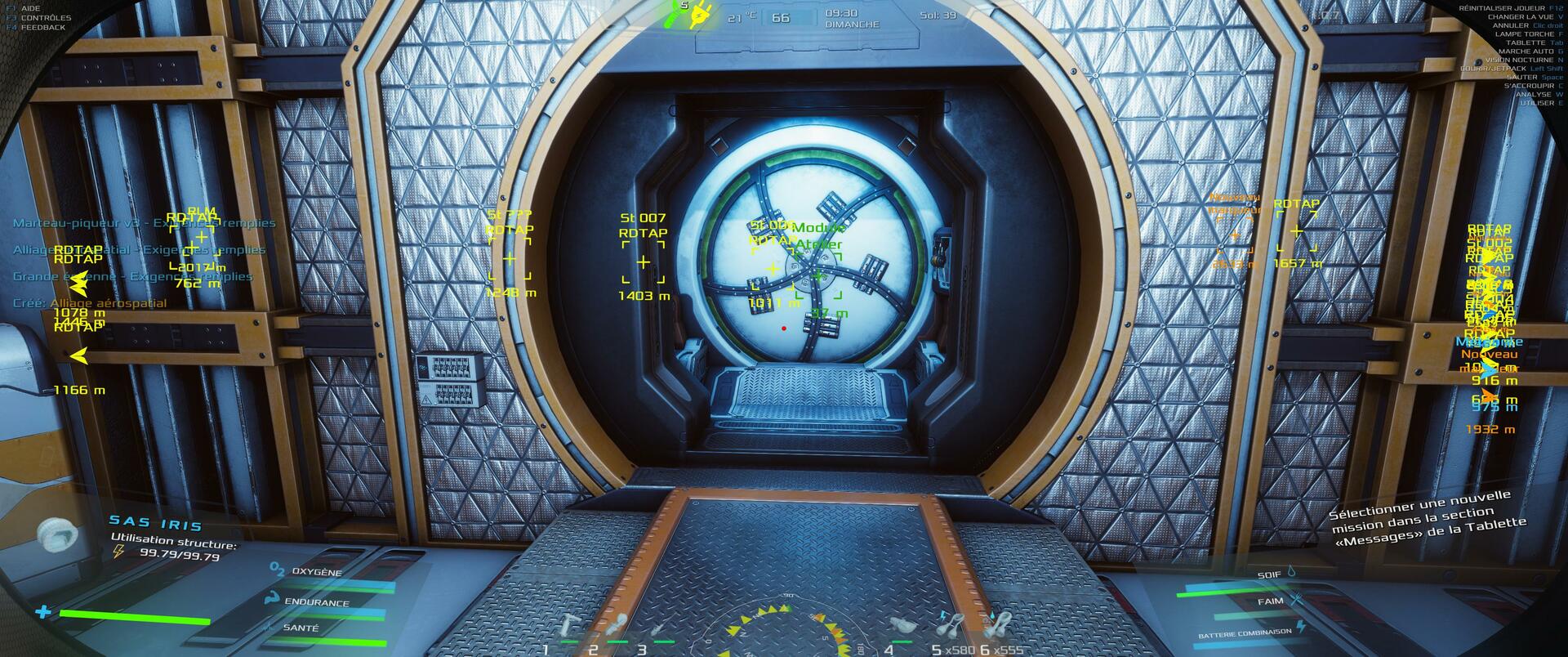Screen dimensions: 1568x657
Task: Select hotbar slot 2 tool
Action: (618, 628)
